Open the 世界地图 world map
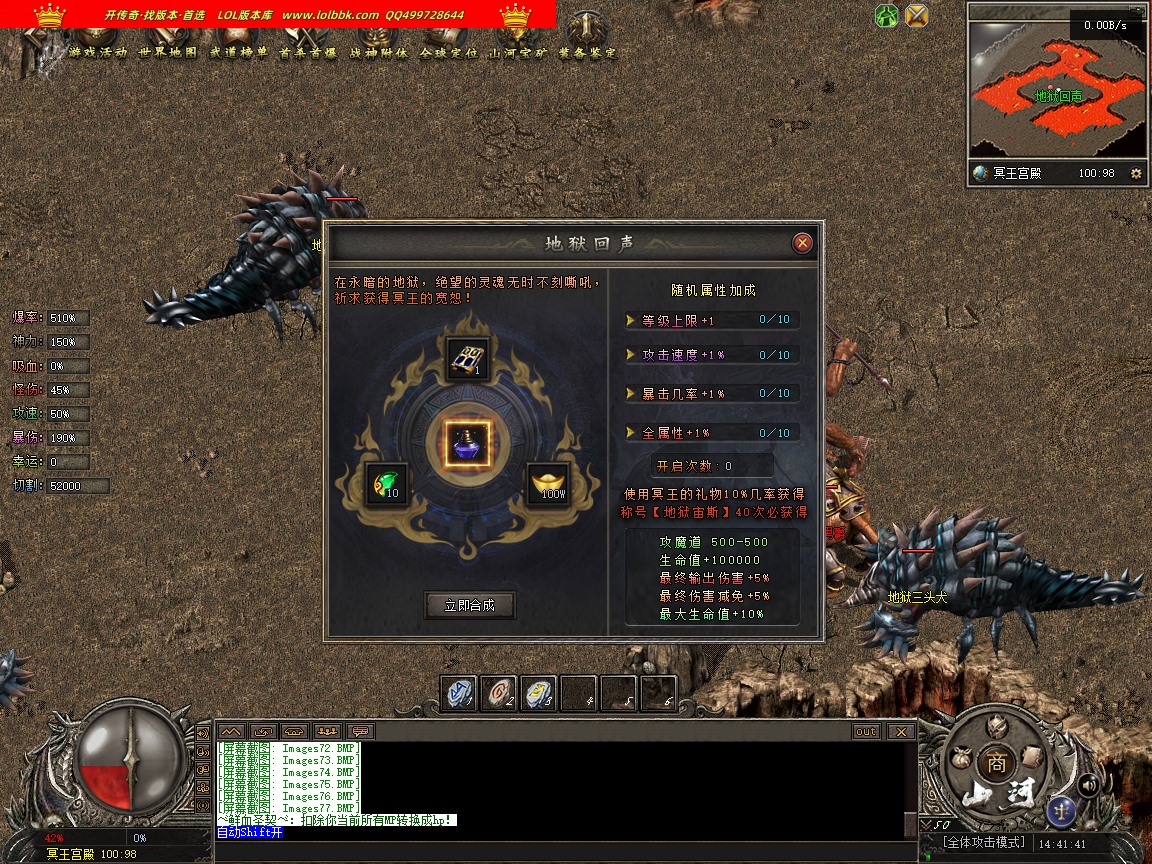 (x=168, y=52)
